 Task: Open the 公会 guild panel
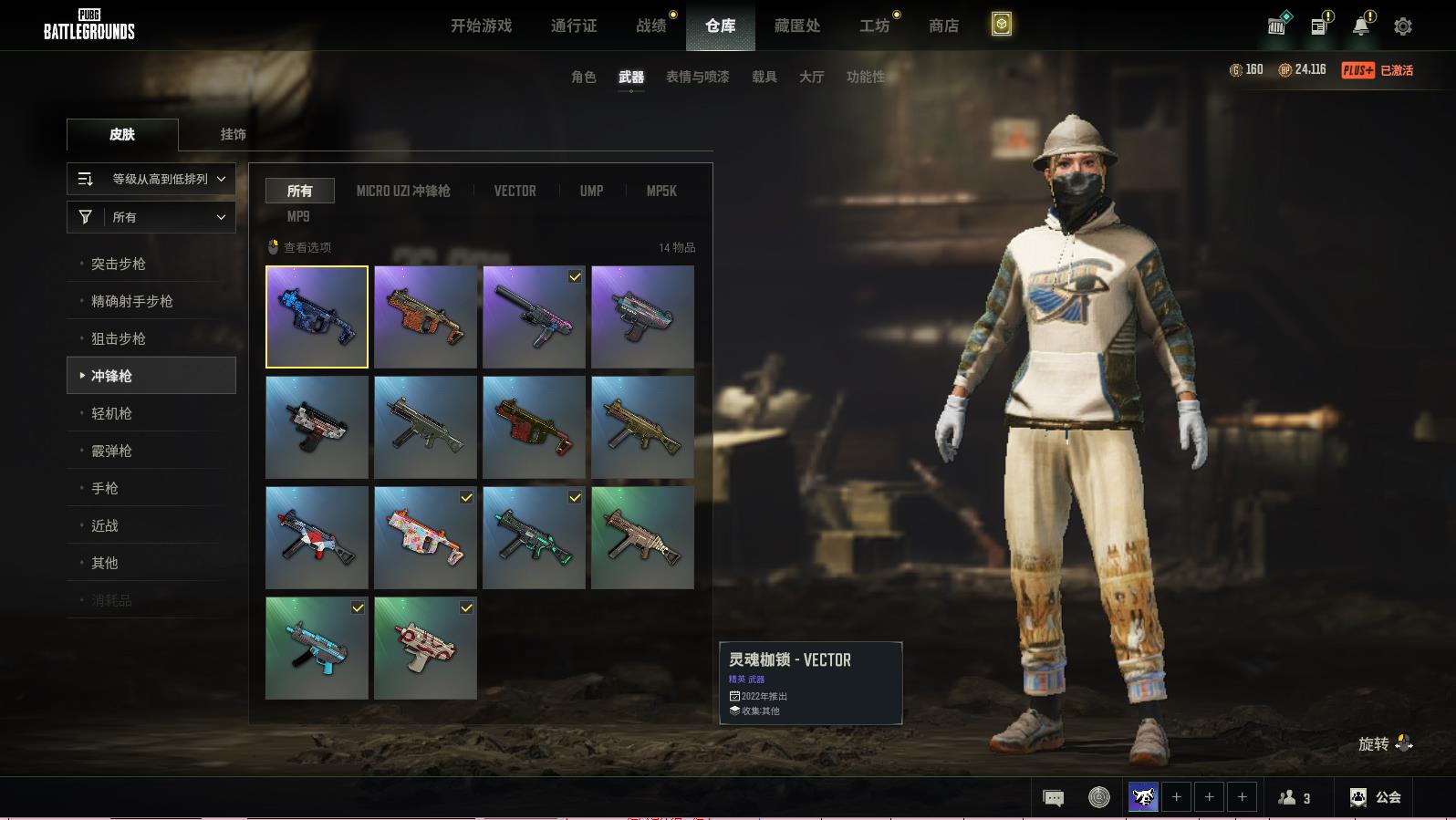pyautogui.click(x=1376, y=797)
